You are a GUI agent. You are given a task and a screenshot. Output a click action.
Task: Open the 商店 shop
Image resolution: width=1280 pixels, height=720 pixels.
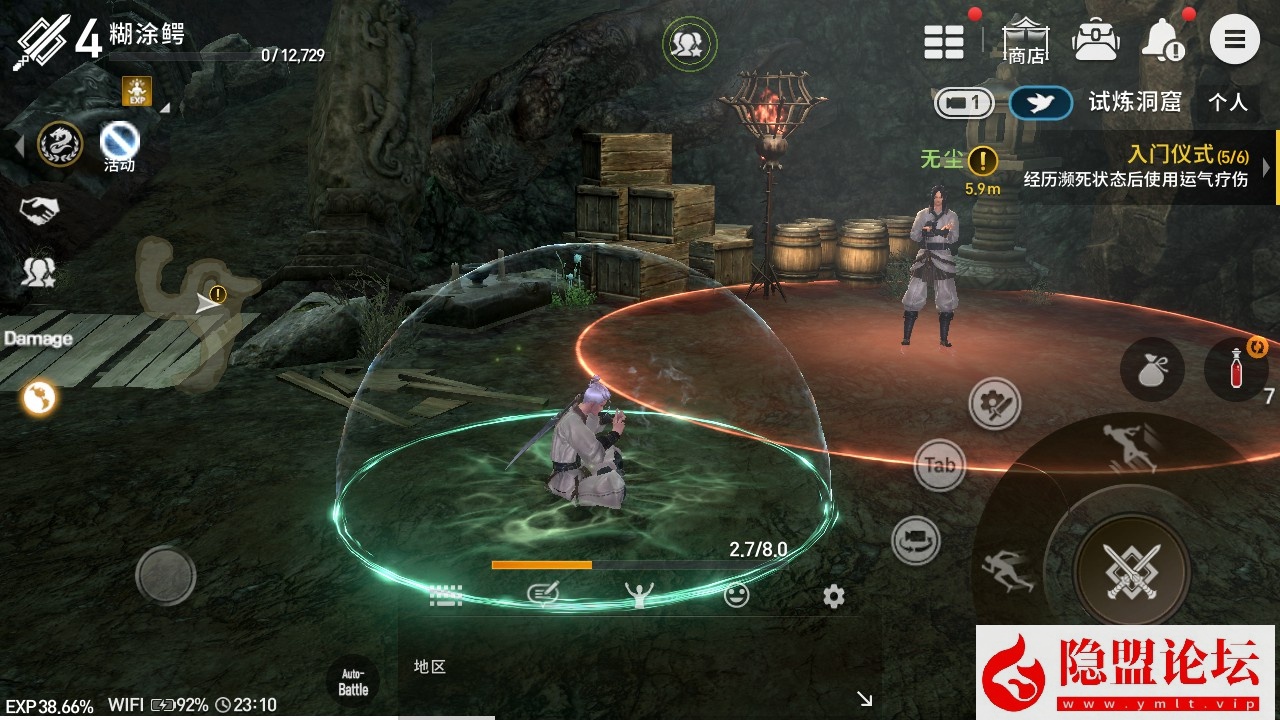point(1025,41)
